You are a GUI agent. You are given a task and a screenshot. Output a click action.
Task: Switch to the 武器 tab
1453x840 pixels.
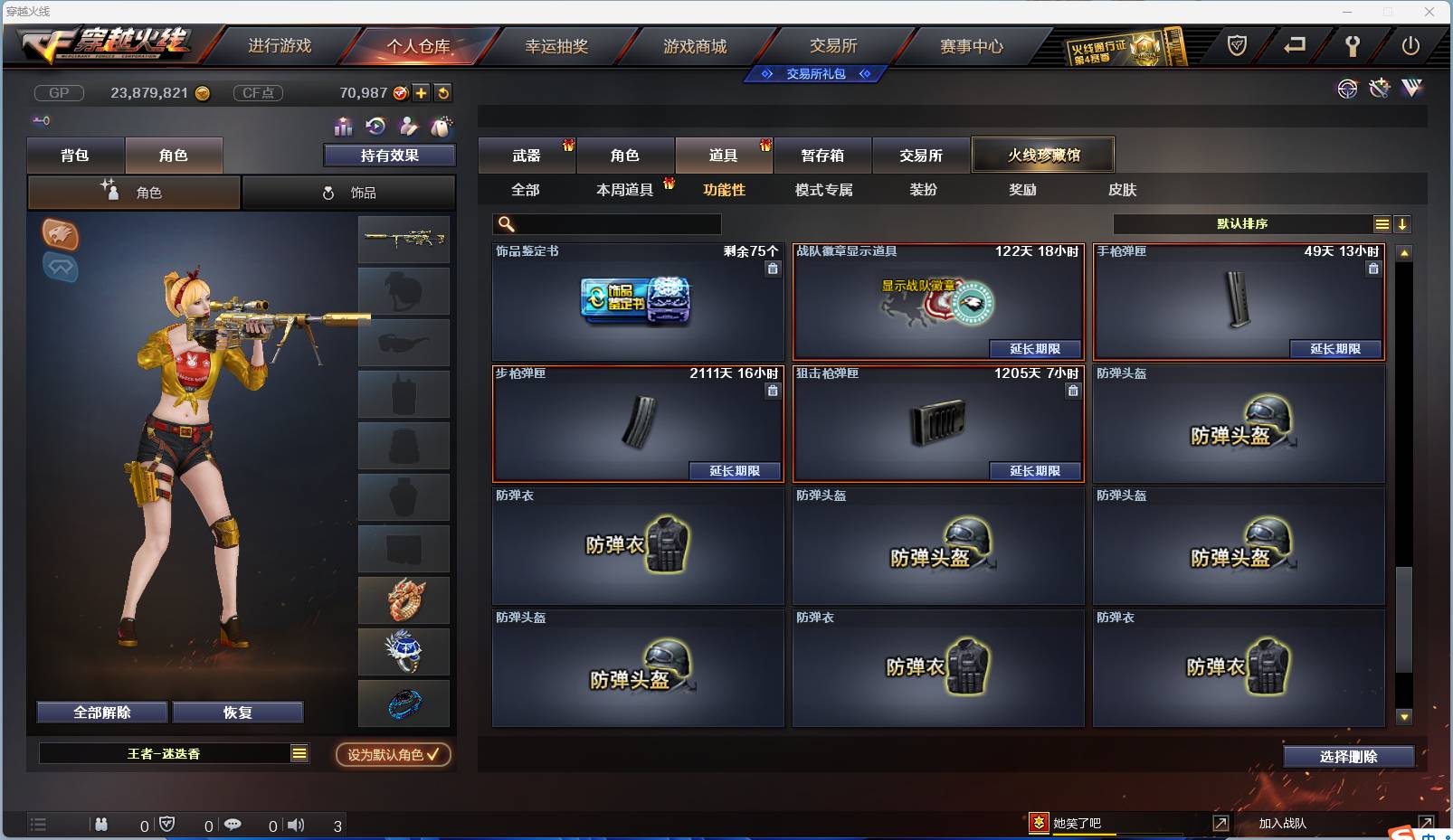[527, 155]
